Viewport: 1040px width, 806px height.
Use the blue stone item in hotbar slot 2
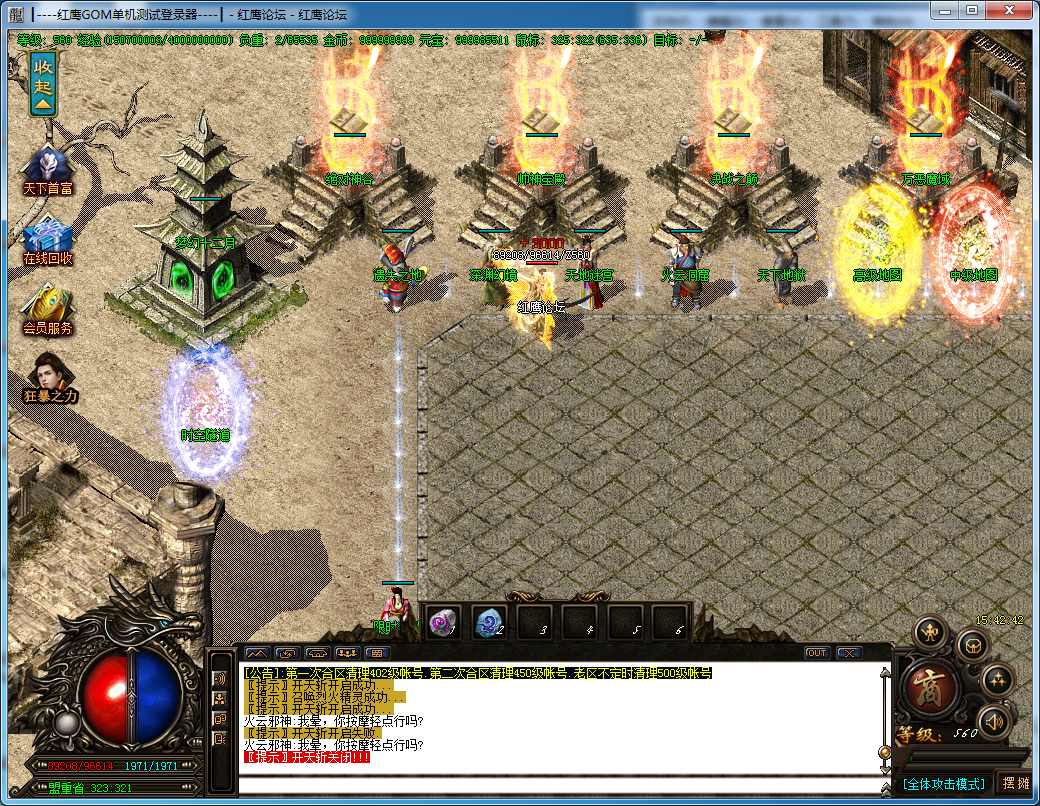(x=487, y=622)
